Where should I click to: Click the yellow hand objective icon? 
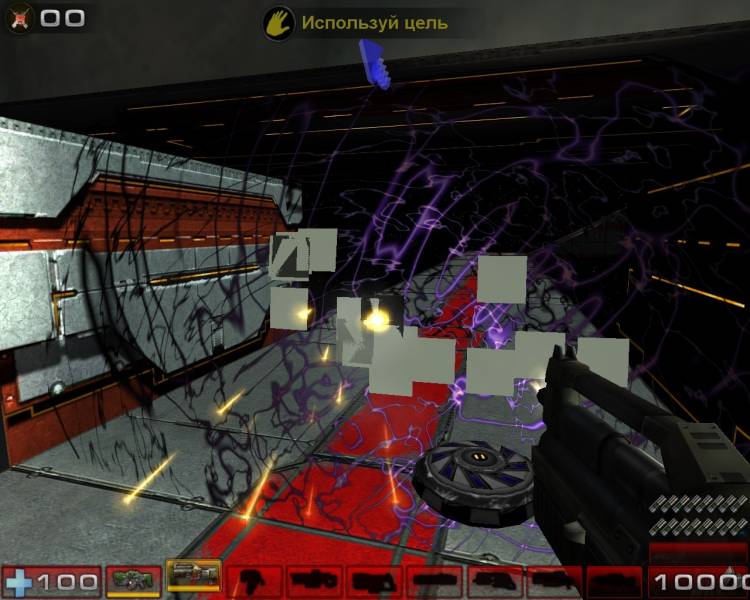point(278,23)
